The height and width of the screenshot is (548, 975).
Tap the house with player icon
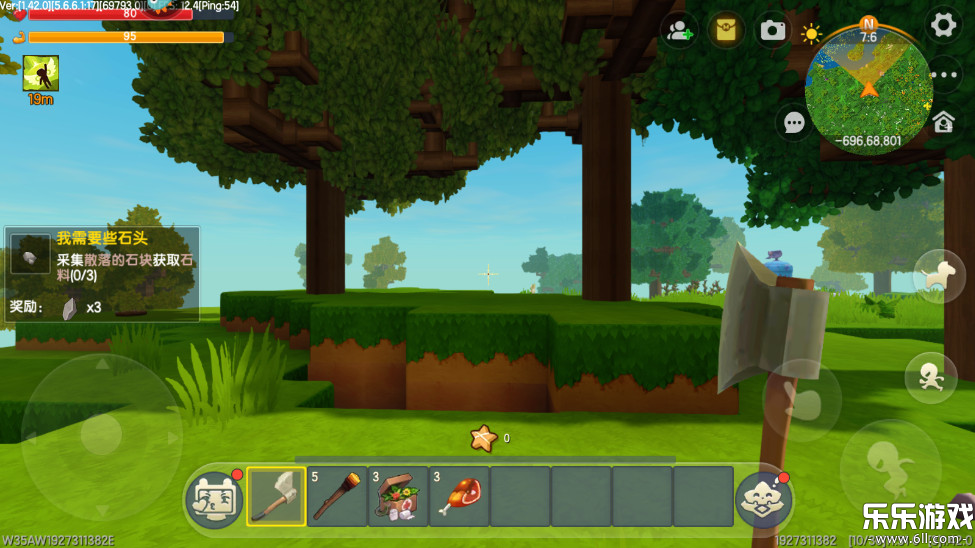point(943,122)
